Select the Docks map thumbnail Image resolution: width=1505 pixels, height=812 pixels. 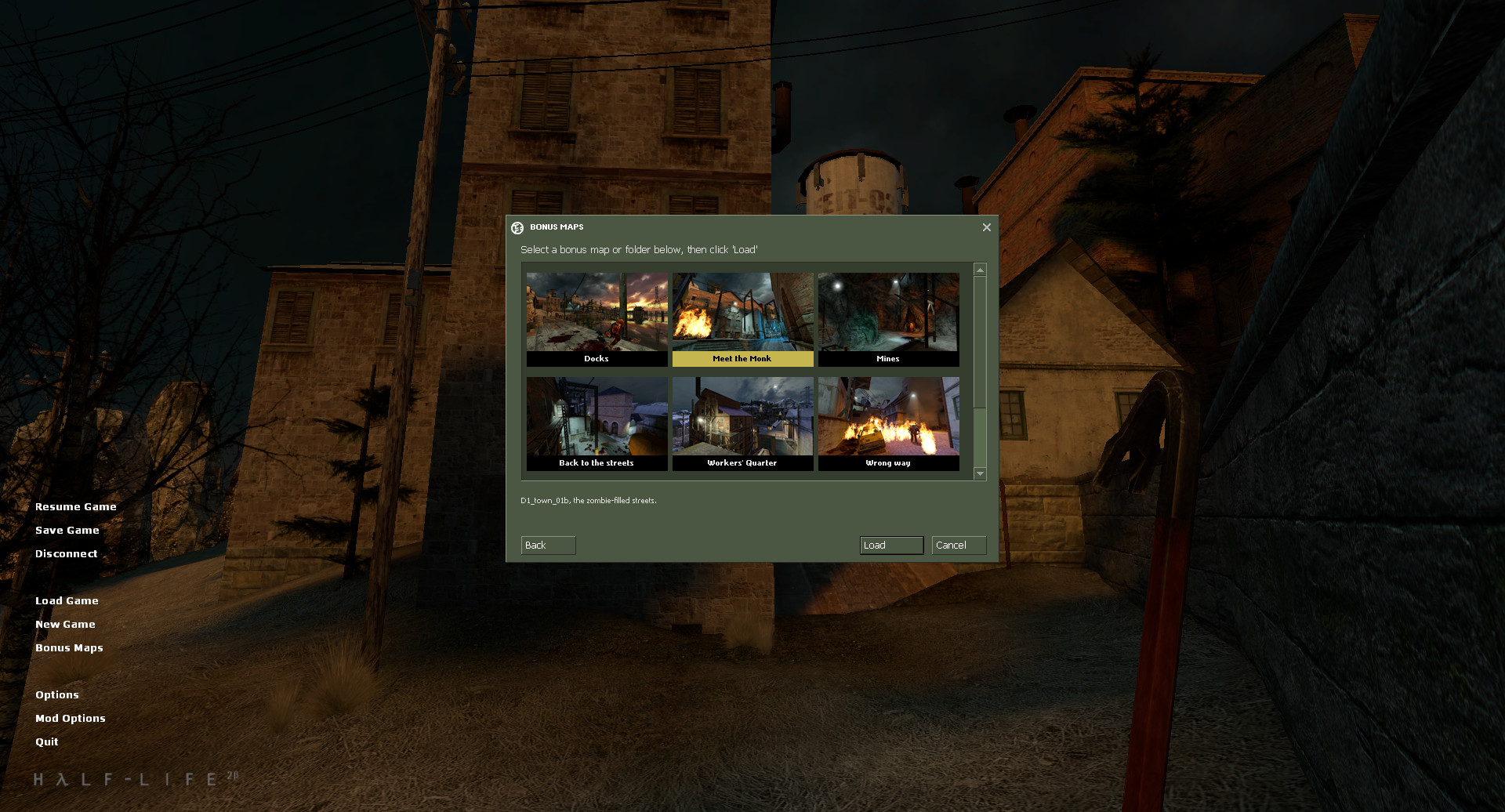pyautogui.click(x=597, y=317)
